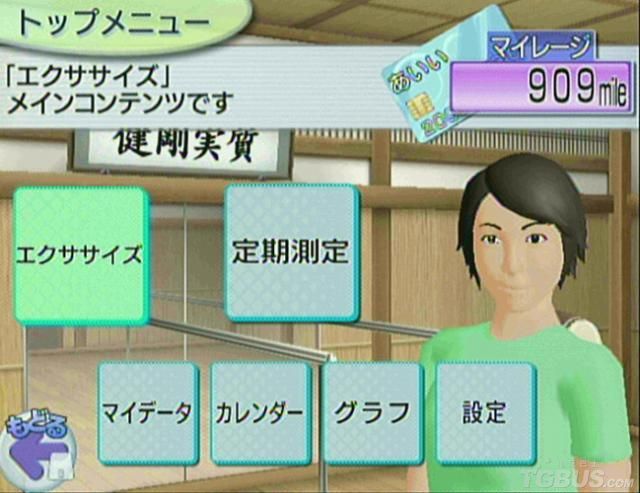Choose the カレンダー tile
The width and height of the screenshot is (640, 493).
pyautogui.click(x=260, y=413)
